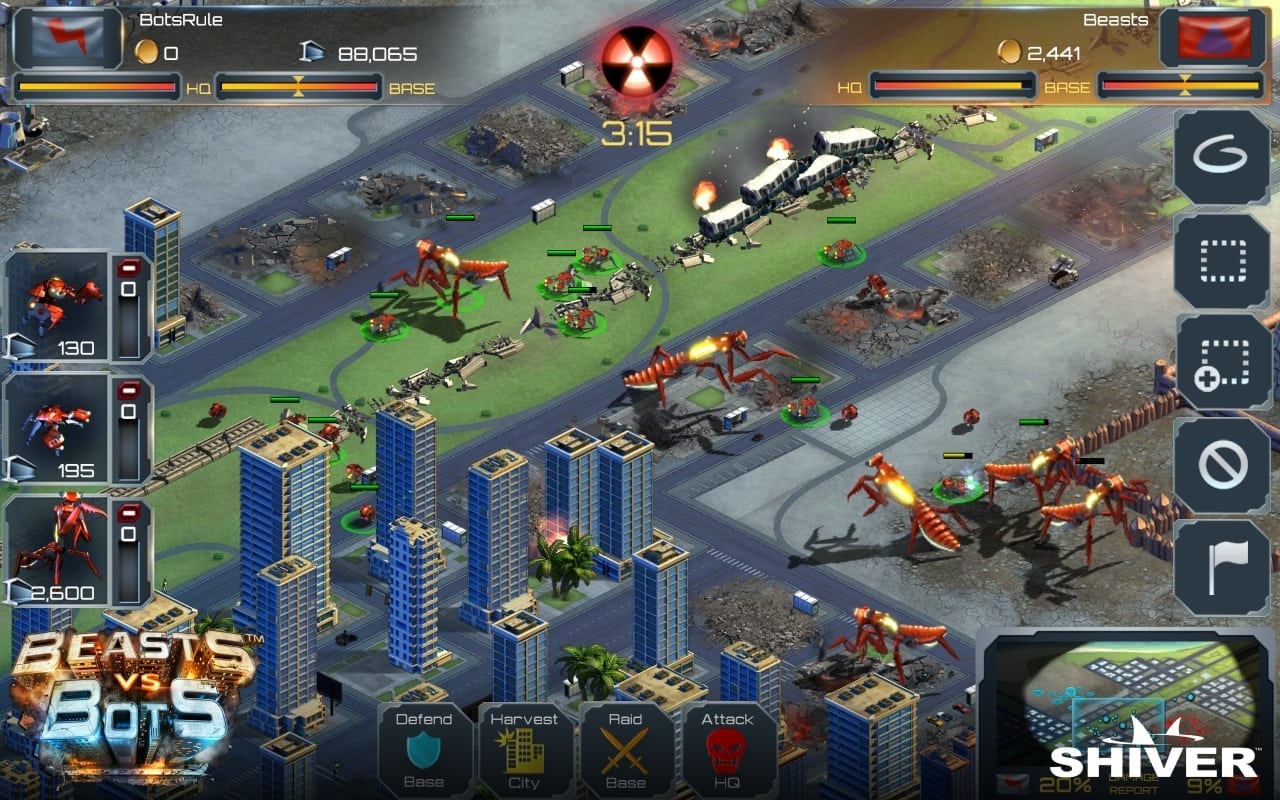This screenshot has width=1280, height=800.
Task: Give the Raid Base order
Action: pyautogui.click(x=626, y=750)
